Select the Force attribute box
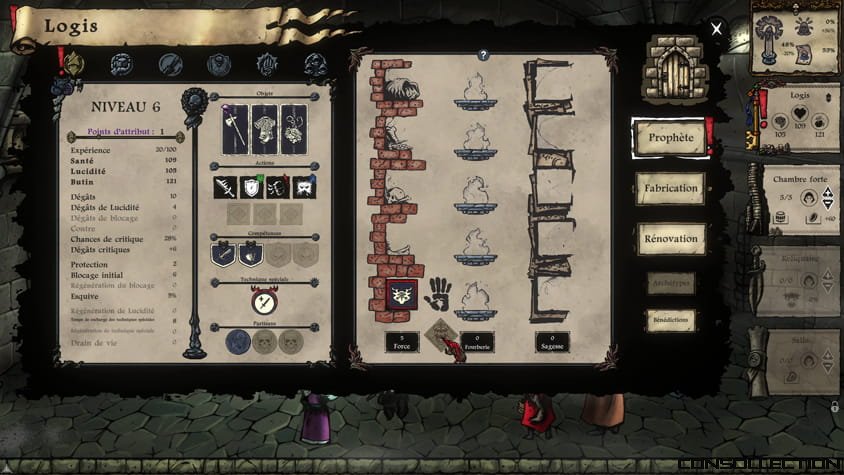The height and width of the screenshot is (475, 844). tap(401, 342)
